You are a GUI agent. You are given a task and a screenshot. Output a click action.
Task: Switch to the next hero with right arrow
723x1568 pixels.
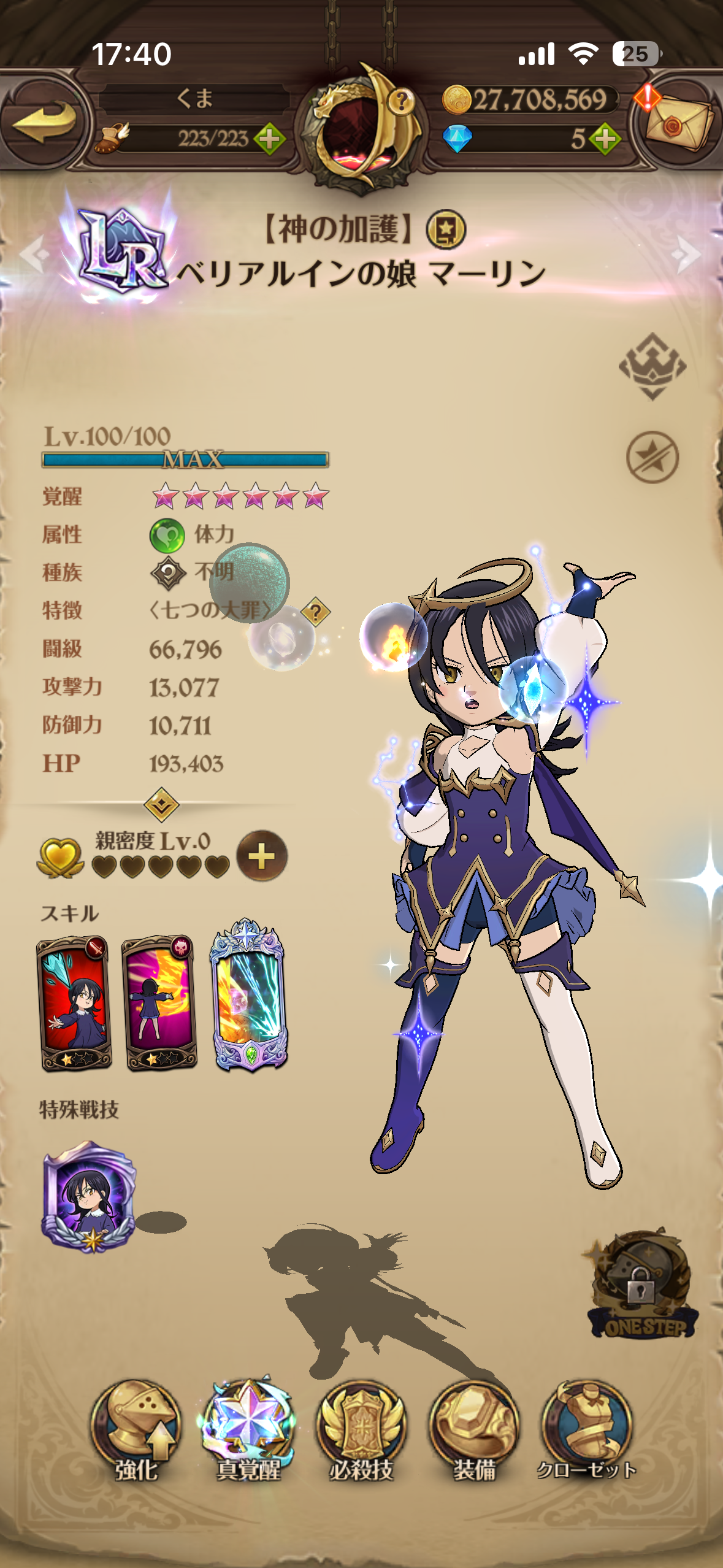[x=687, y=253]
